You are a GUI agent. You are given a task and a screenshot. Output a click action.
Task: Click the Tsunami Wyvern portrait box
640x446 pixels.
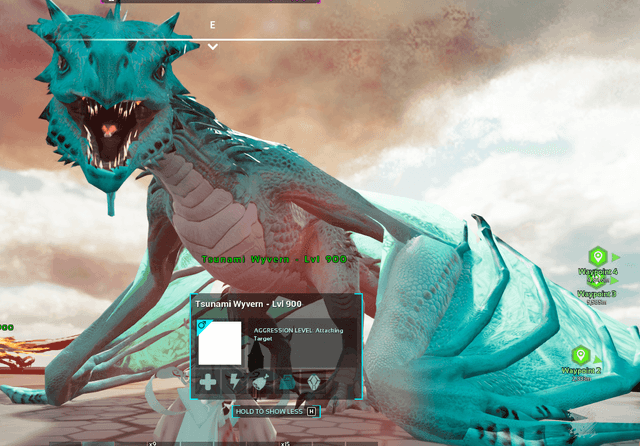pos(219,343)
